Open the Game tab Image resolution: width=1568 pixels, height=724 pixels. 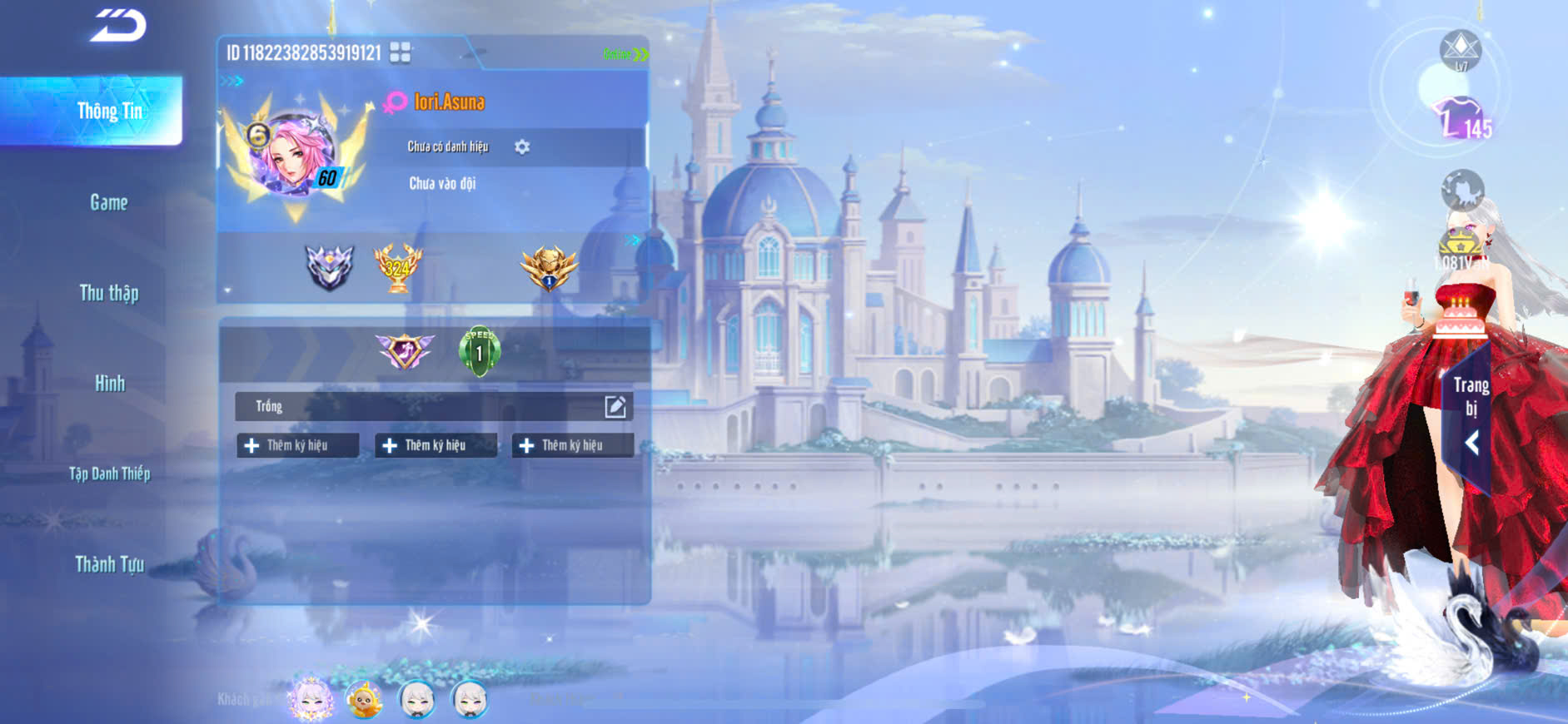(x=108, y=202)
